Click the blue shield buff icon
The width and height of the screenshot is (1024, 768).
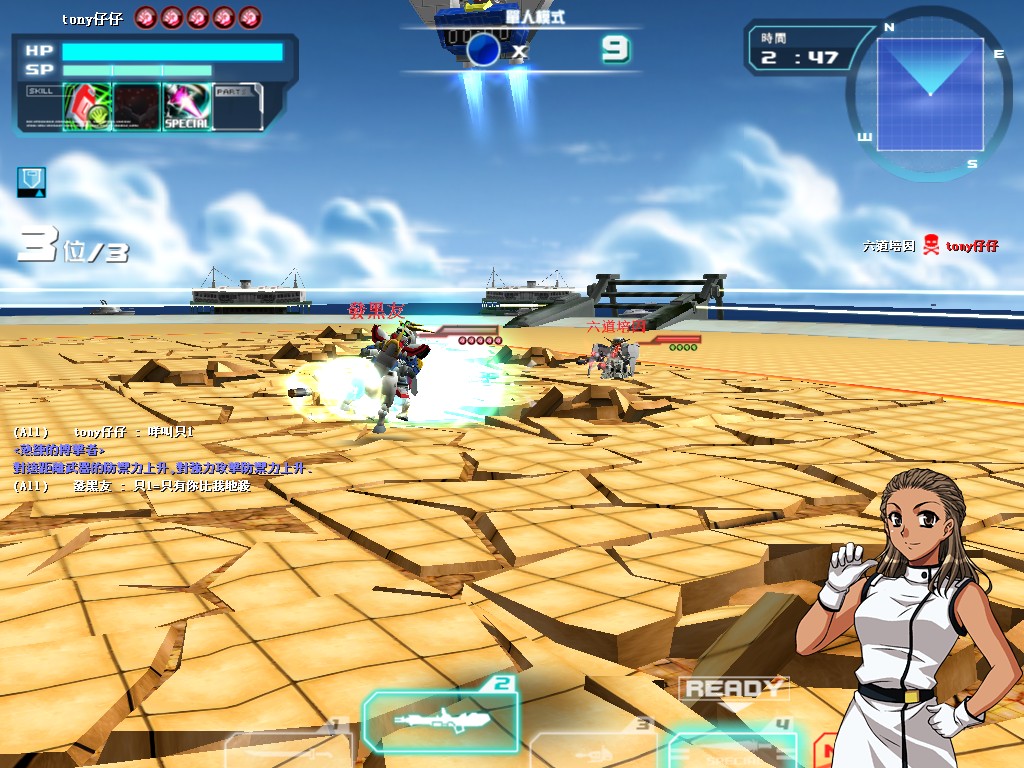pyautogui.click(x=31, y=182)
